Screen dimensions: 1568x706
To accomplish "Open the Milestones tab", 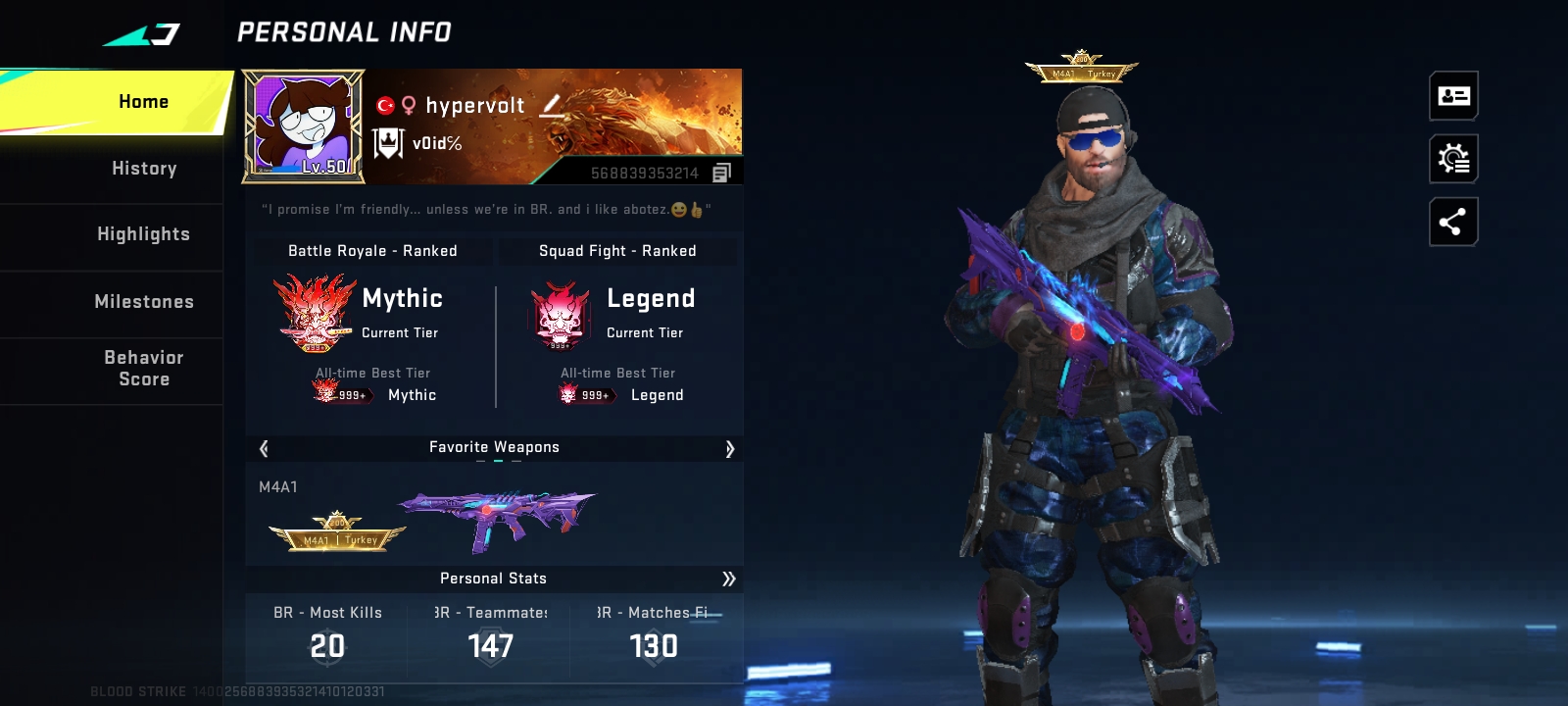I will tap(143, 302).
